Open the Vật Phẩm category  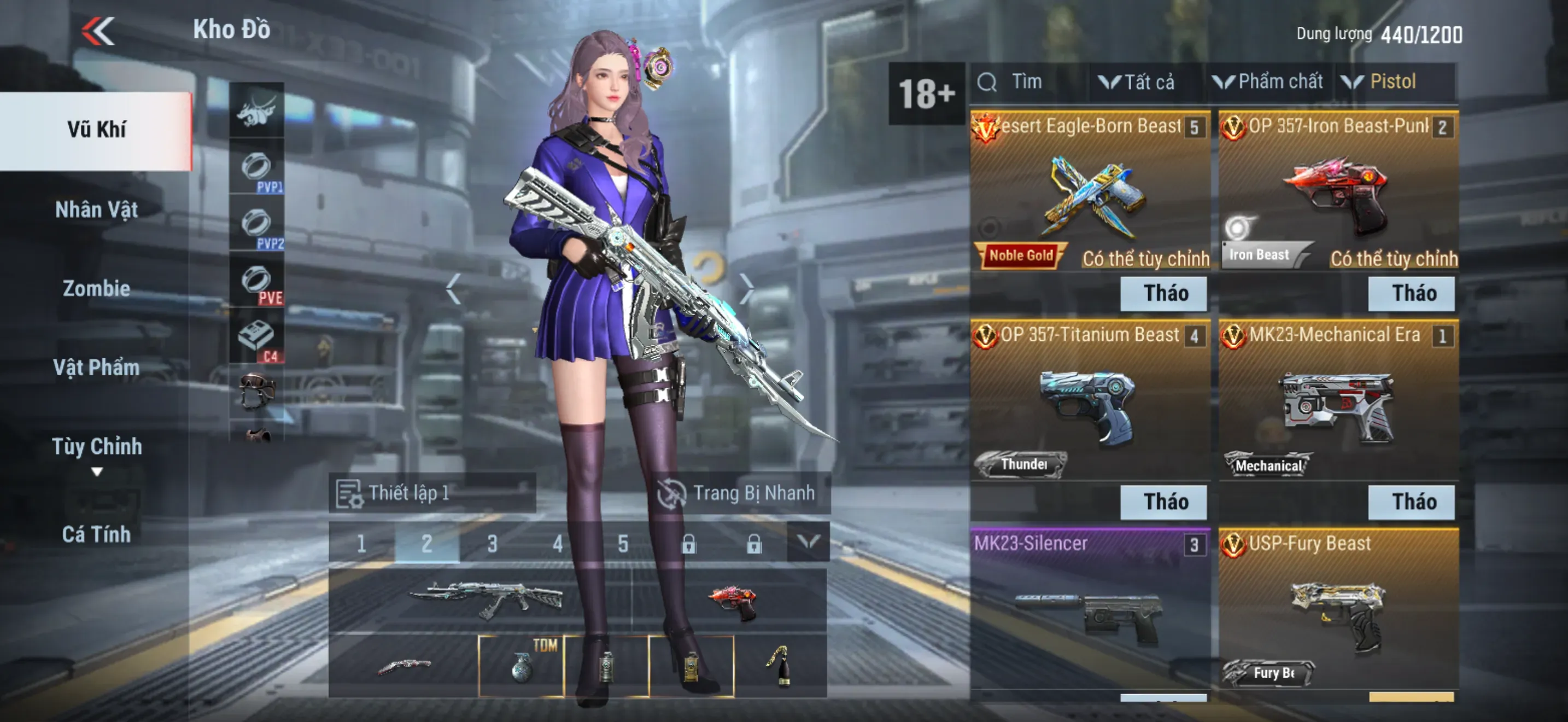coord(96,368)
